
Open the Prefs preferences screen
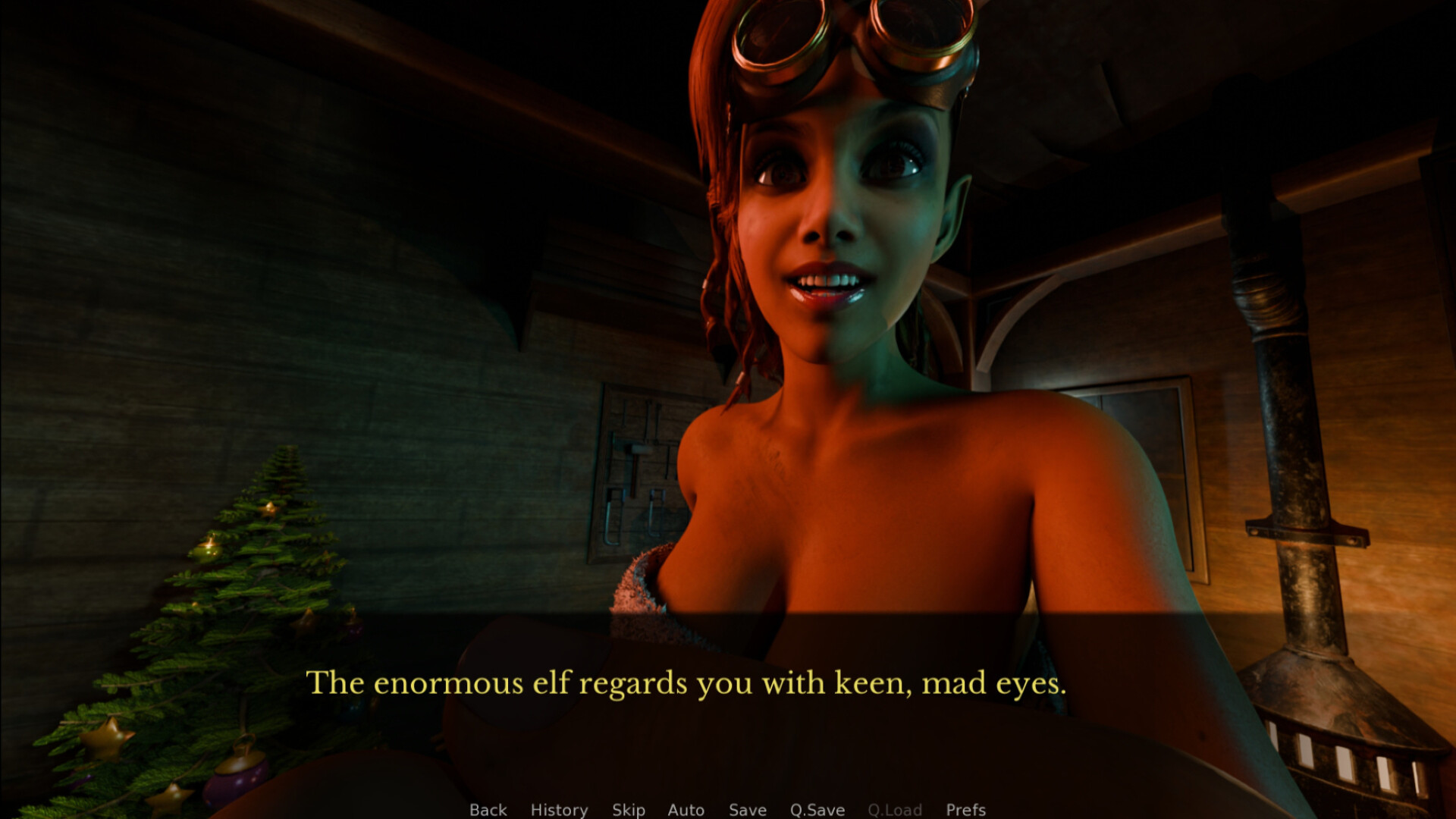point(965,809)
